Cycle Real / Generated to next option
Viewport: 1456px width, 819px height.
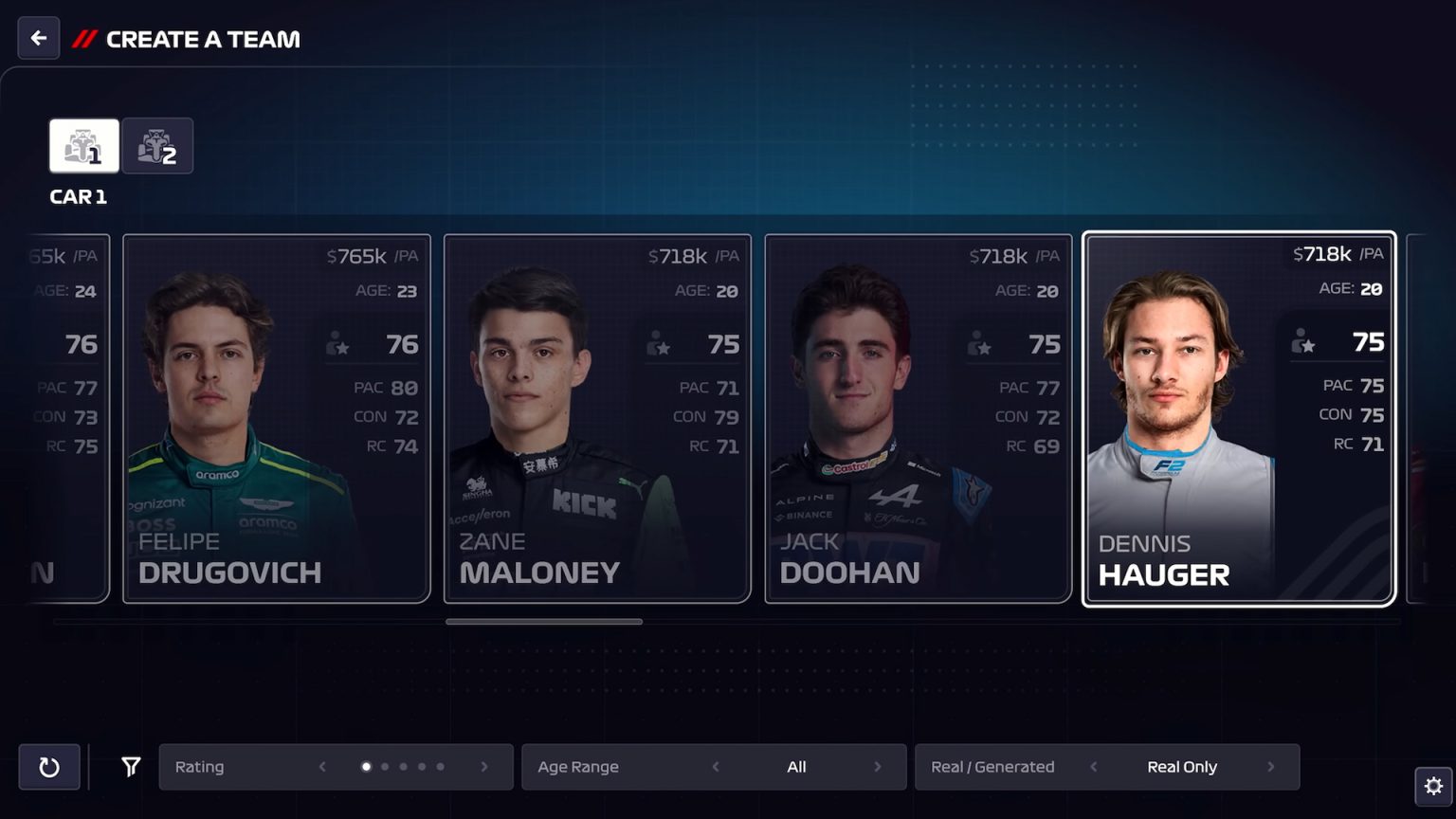[1272, 767]
